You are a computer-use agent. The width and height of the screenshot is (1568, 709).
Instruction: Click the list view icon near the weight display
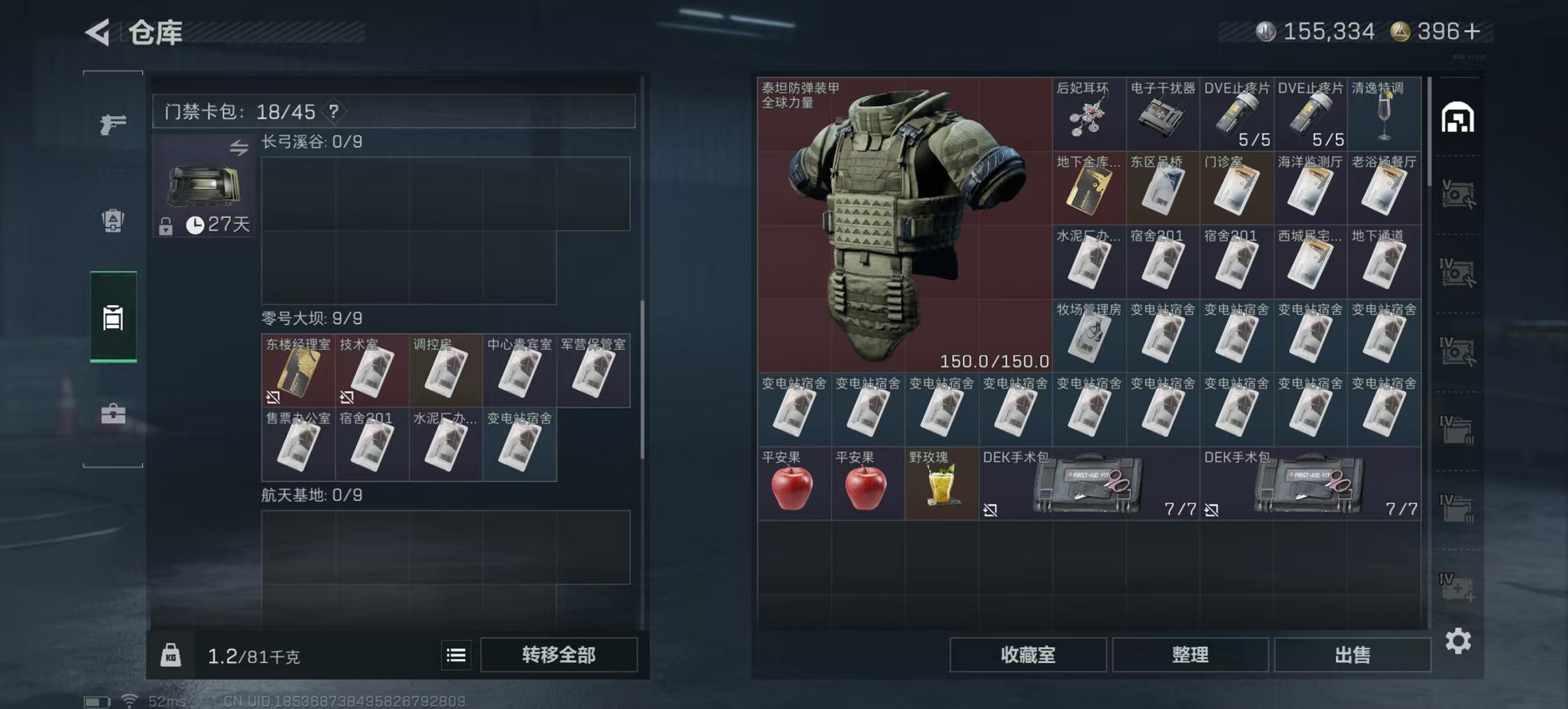[x=456, y=654]
